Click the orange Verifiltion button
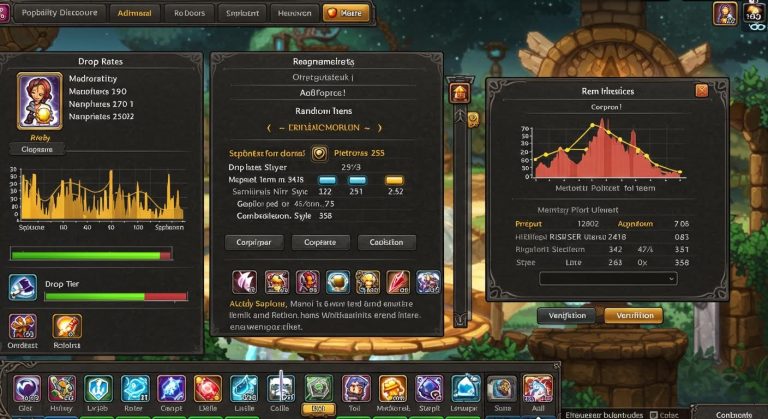 click(633, 315)
